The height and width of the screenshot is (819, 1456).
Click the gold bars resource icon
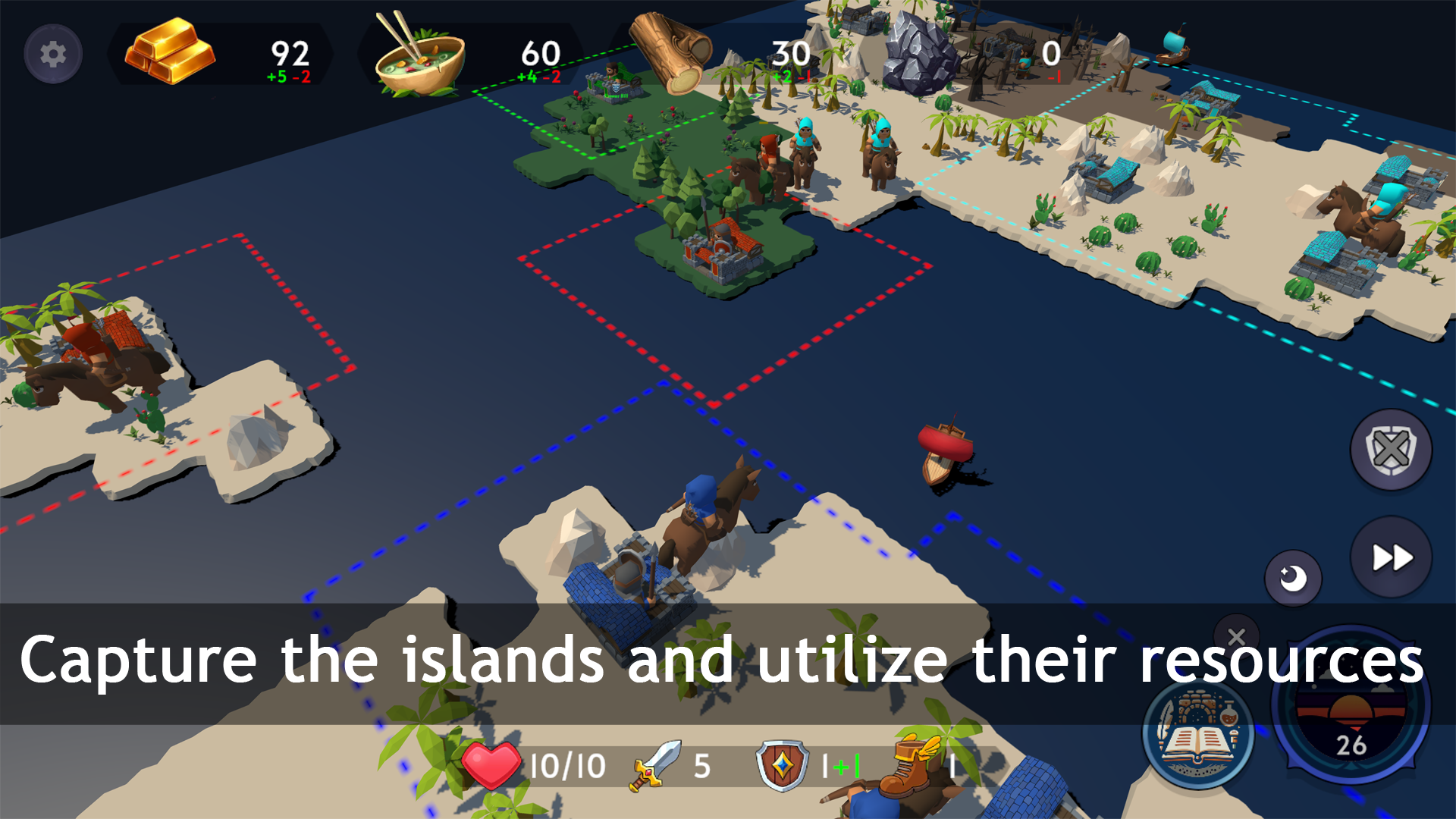pyautogui.click(x=171, y=53)
